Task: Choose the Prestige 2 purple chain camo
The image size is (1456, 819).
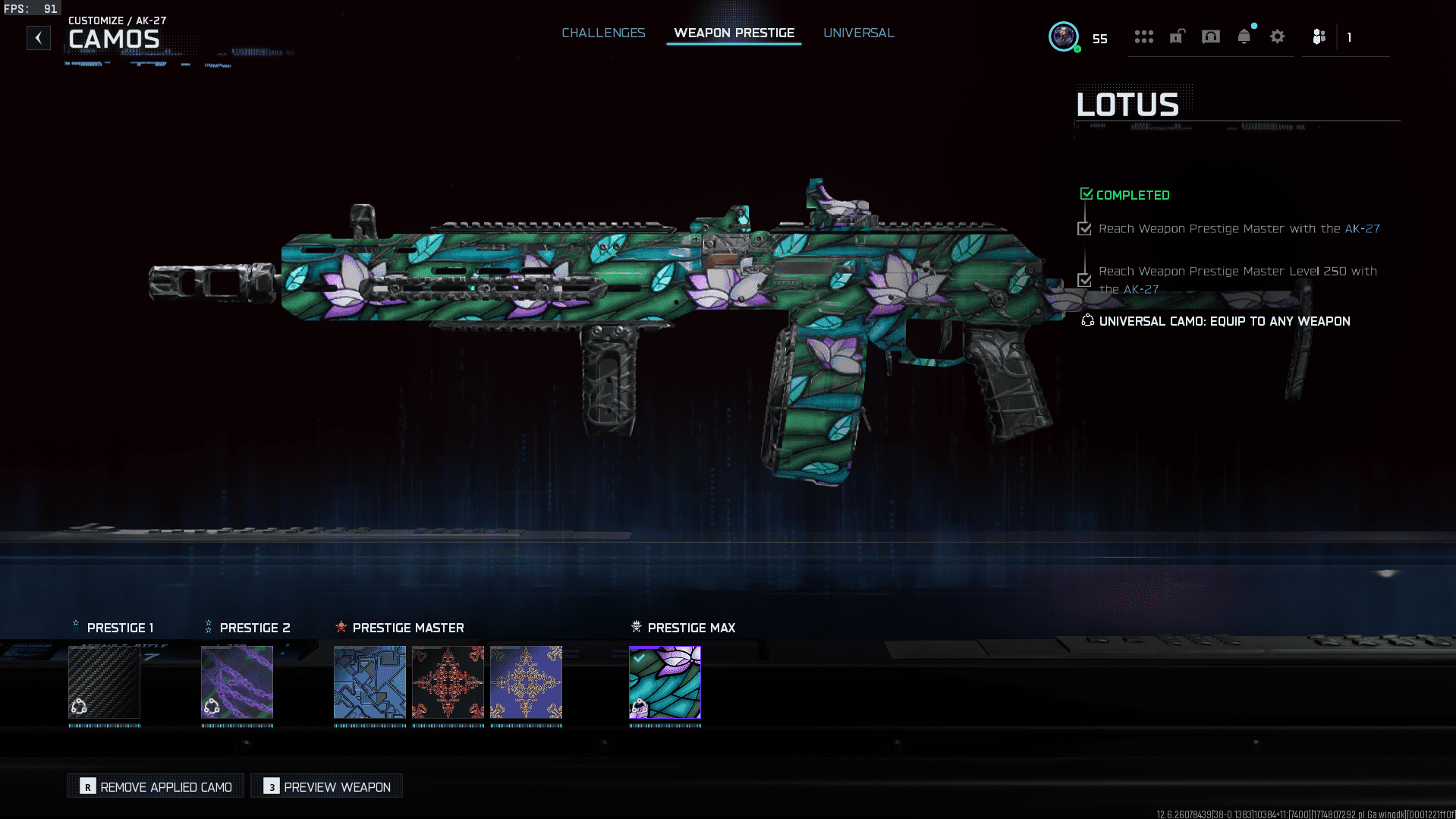Action: 237,682
